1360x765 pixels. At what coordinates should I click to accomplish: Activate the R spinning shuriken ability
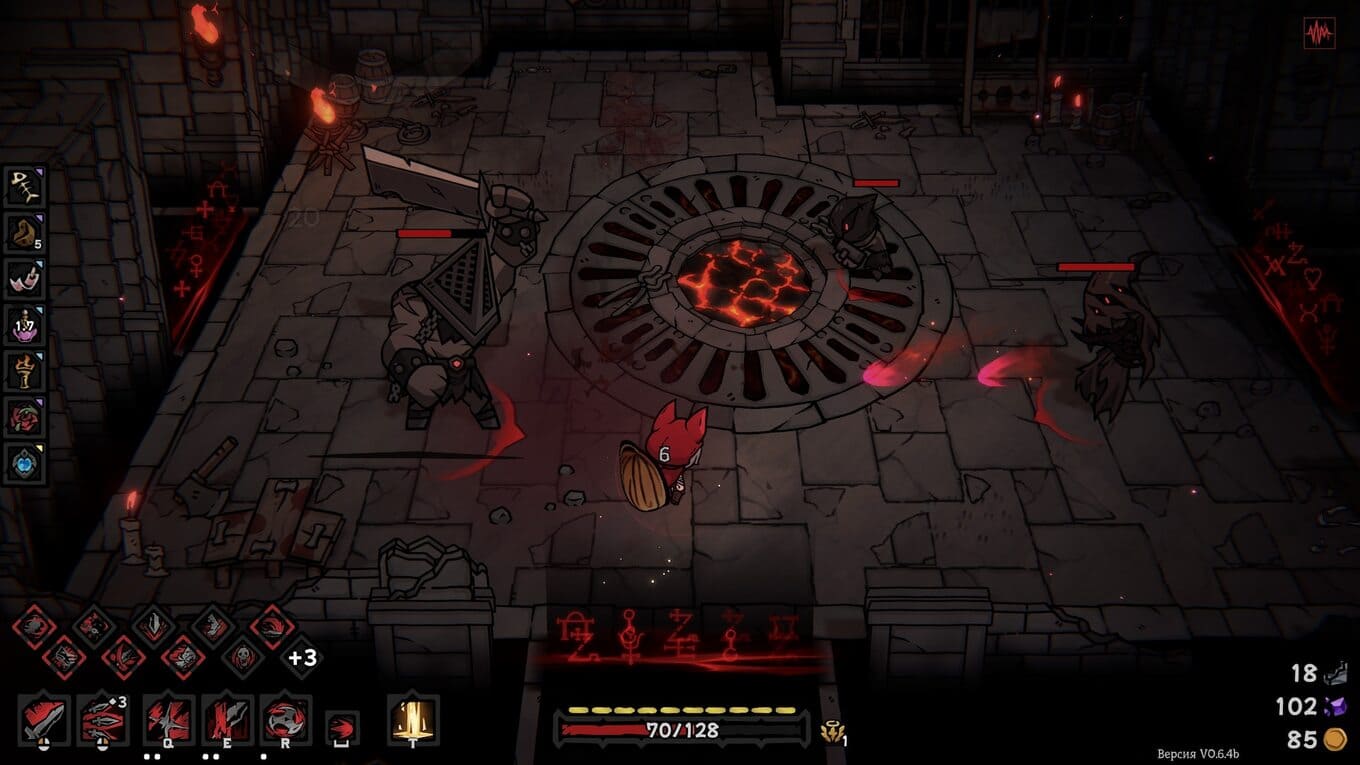[x=286, y=719]
